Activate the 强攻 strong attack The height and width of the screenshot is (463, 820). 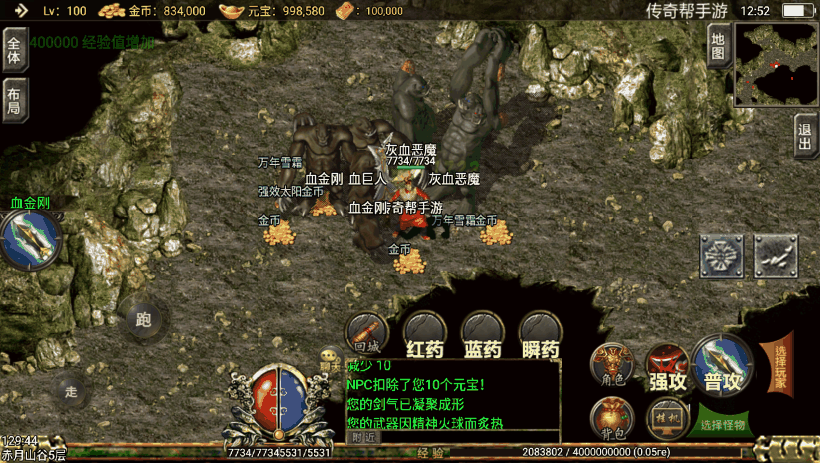[x=667, y=367]
